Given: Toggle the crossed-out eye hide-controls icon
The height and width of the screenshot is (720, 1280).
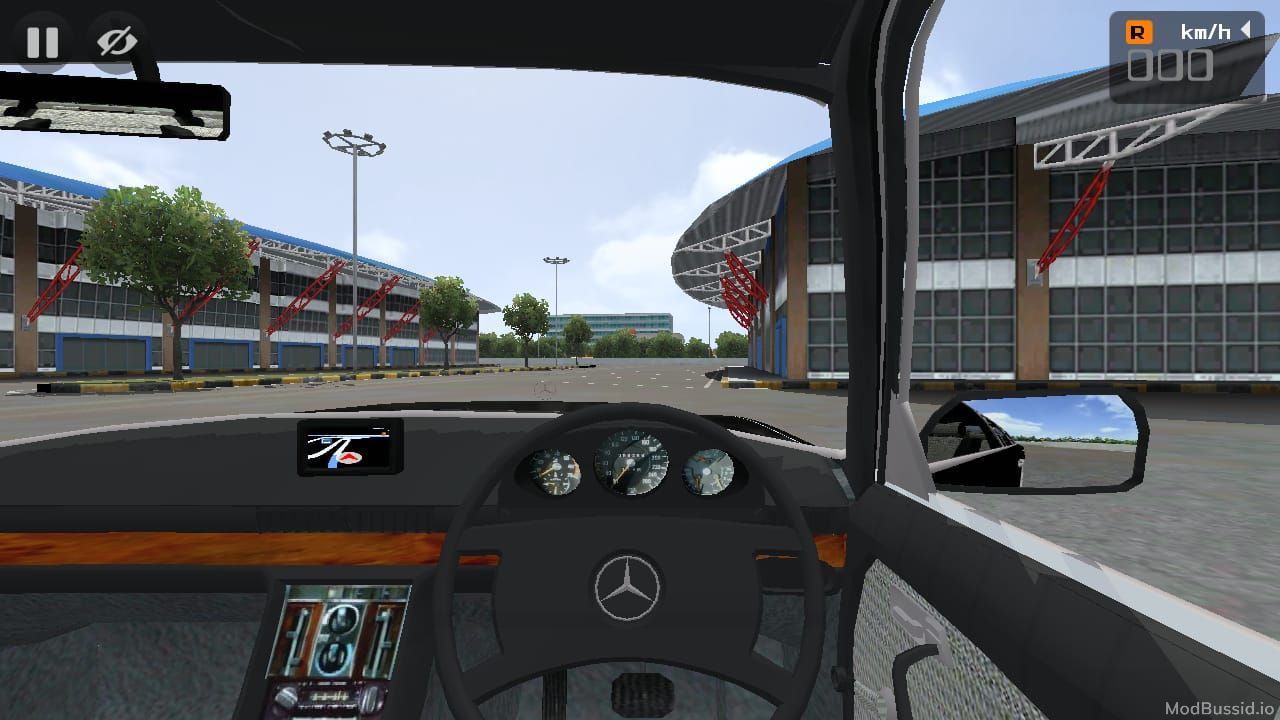Looking at the screenshot, I should tap(116, 42).
